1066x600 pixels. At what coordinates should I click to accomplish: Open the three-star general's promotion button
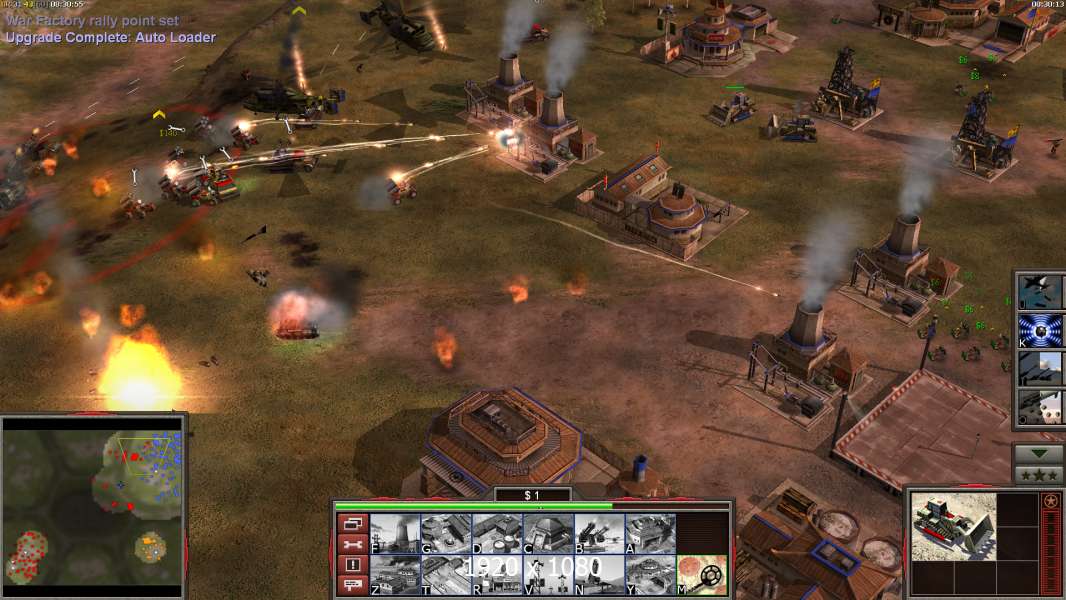[1038, 474]
